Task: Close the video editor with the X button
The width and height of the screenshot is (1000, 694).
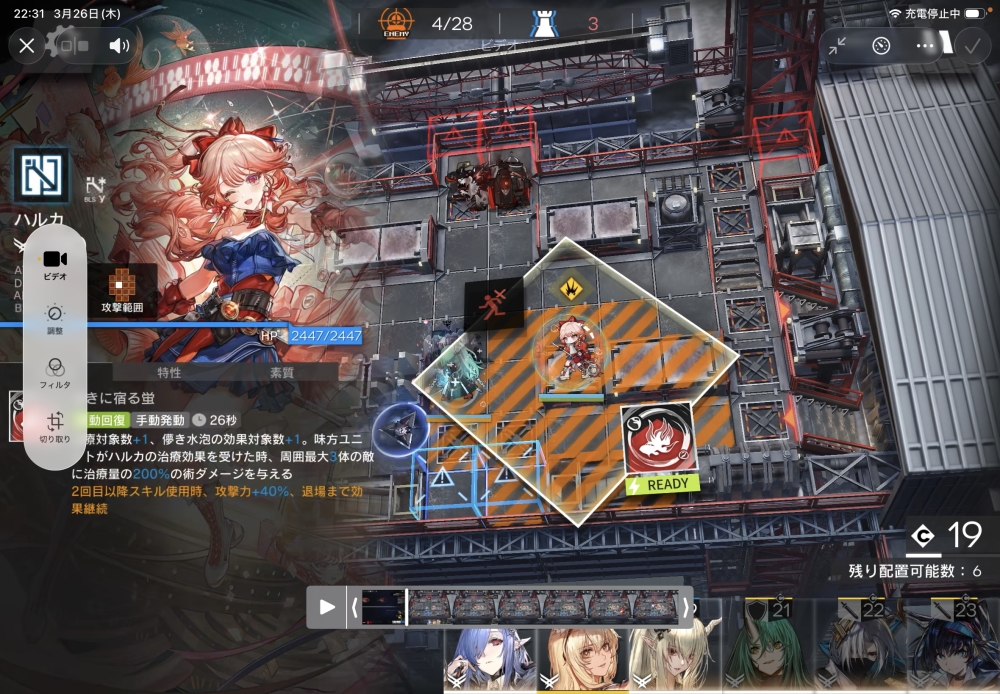Action: (27, 45)
